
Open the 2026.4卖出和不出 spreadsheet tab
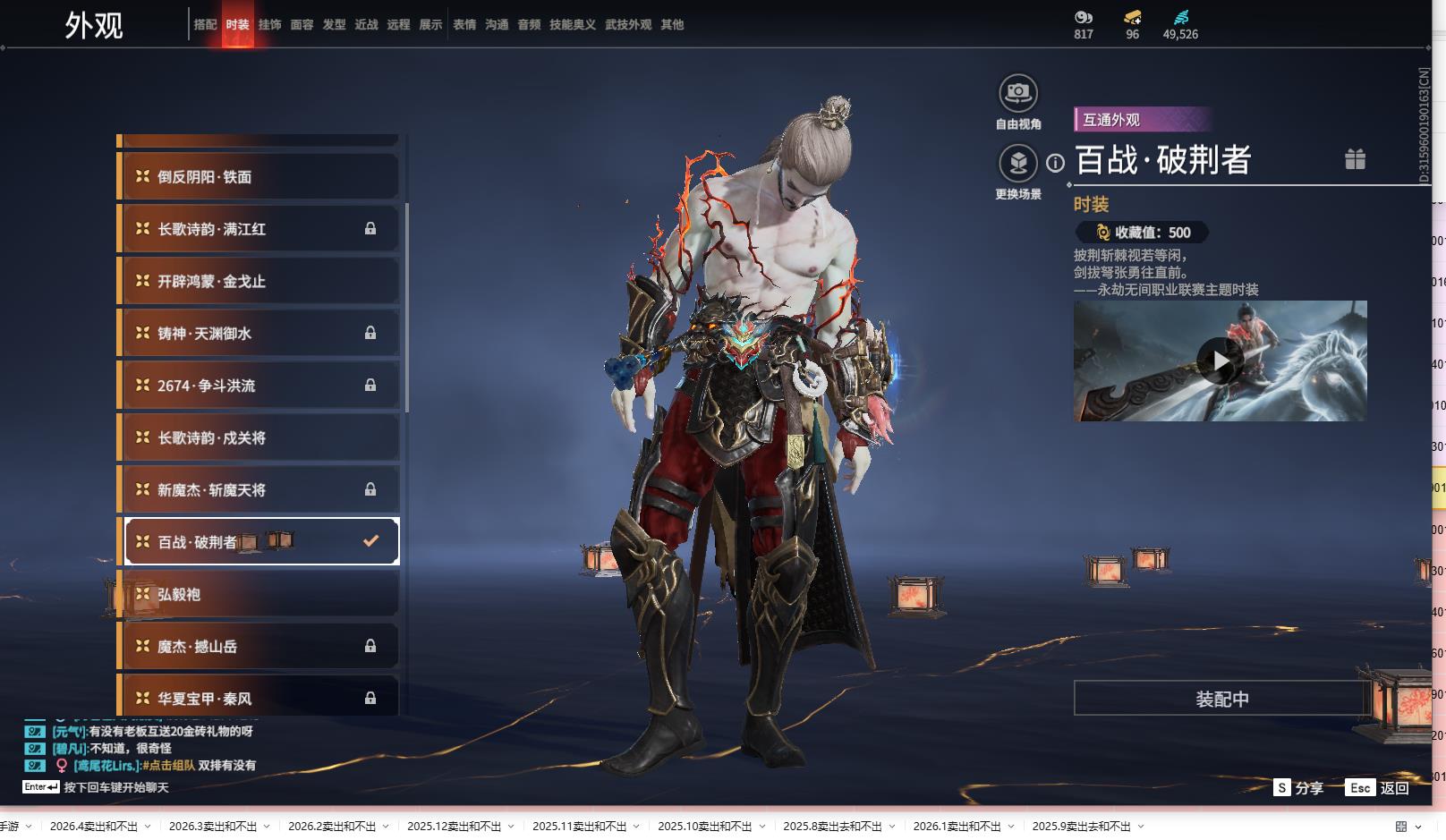coord(94,827)
